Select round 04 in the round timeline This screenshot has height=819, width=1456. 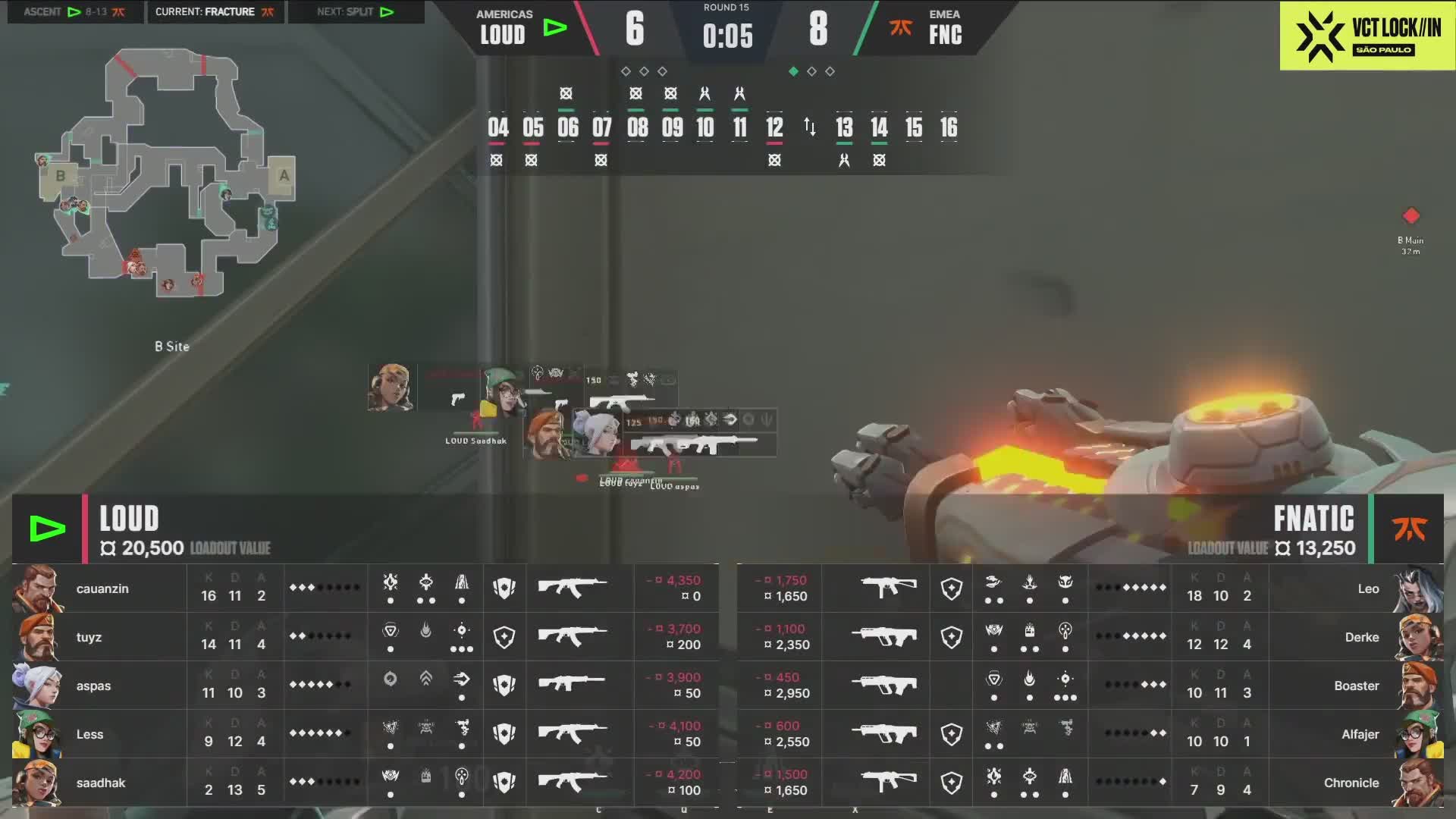[x=497, y=127]
